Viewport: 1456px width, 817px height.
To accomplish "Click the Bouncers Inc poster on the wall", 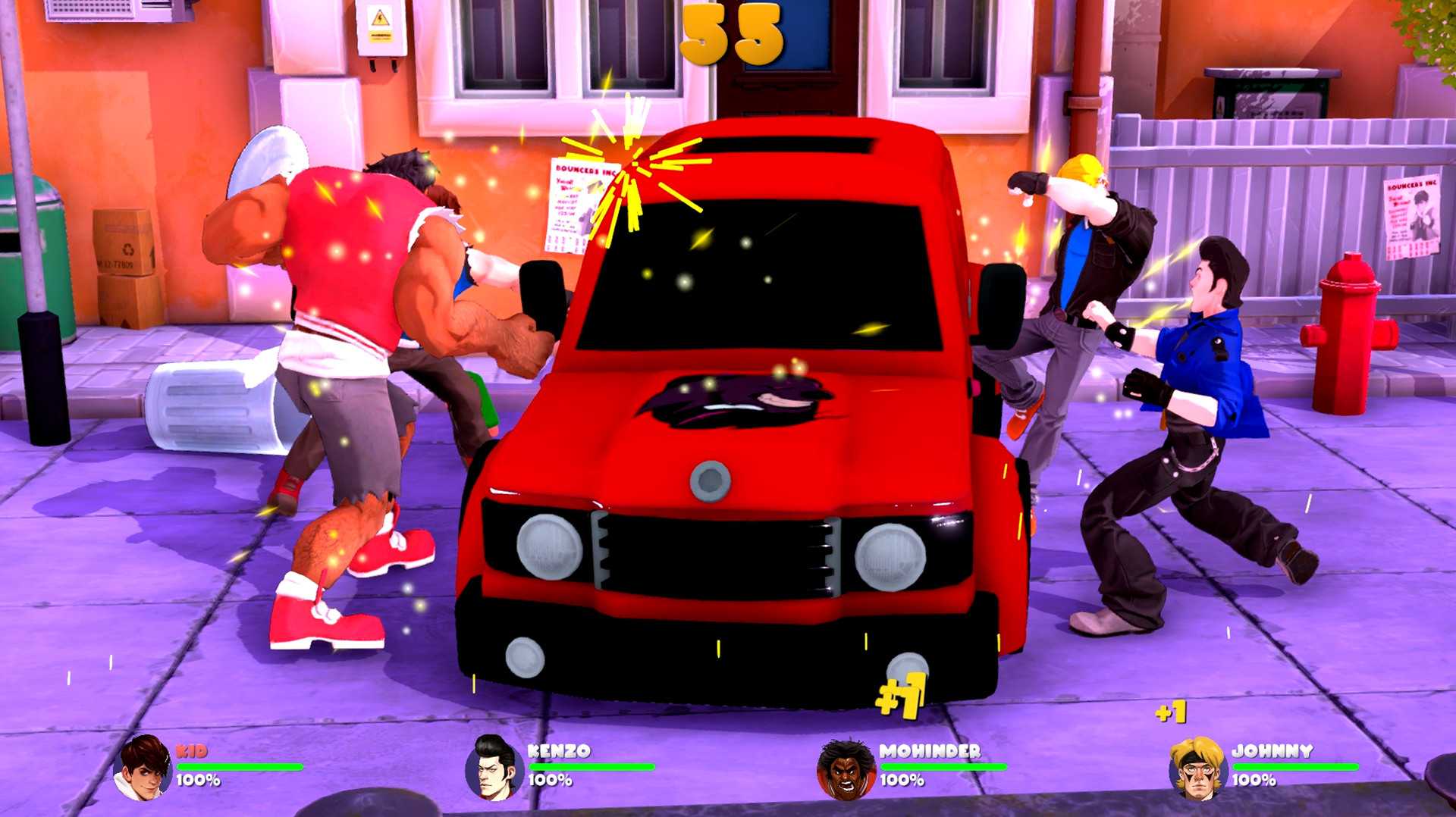I will pos(573,201).
